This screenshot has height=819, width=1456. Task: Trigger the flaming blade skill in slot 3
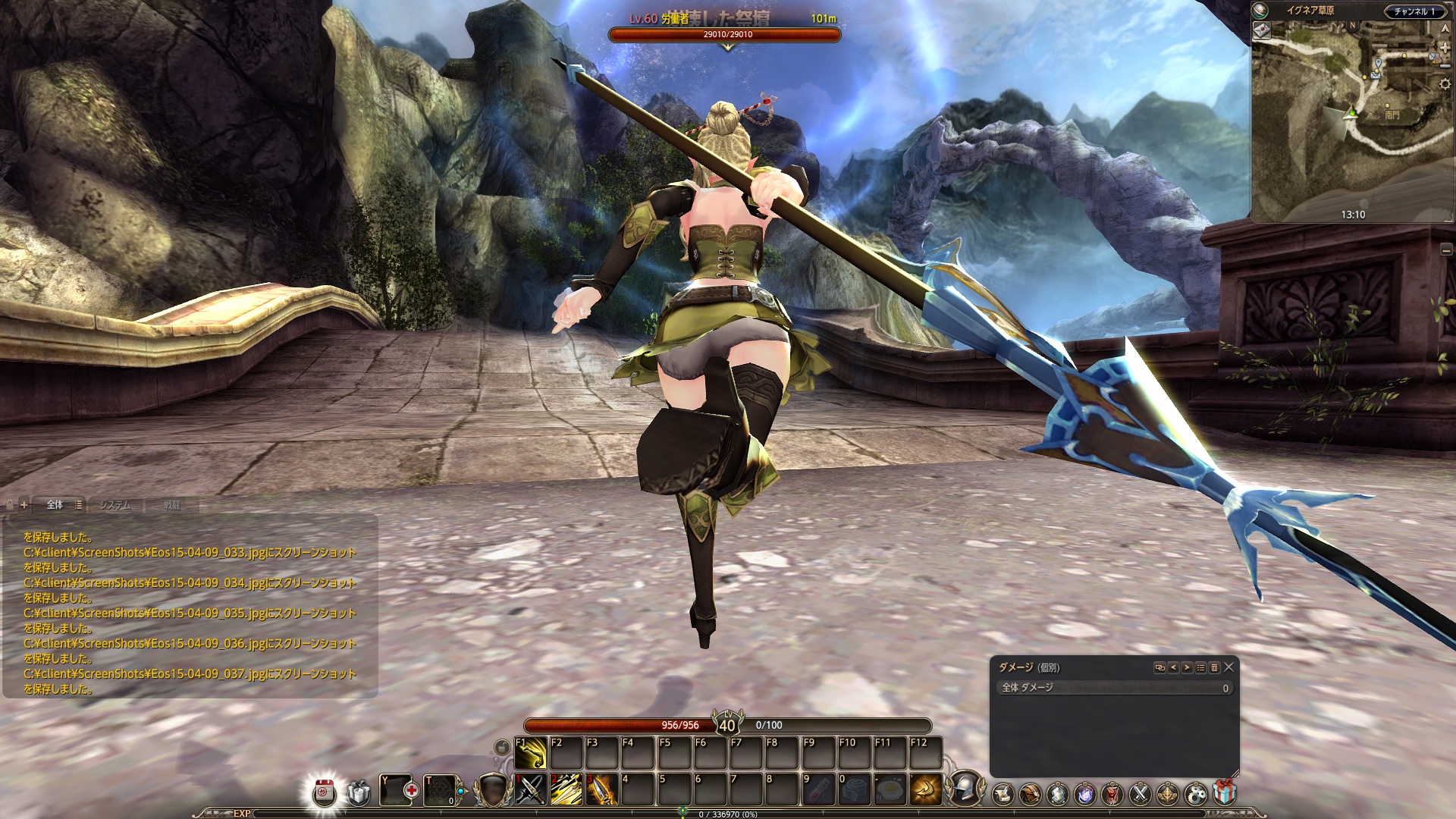coord(602,790)
